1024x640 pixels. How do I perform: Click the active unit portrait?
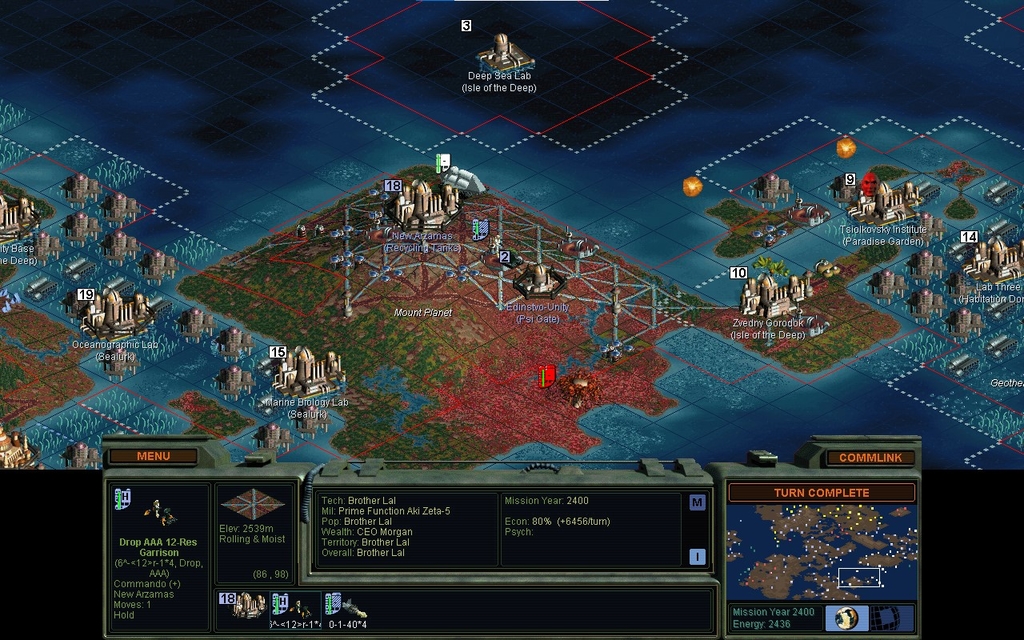[x=158, y=511]
